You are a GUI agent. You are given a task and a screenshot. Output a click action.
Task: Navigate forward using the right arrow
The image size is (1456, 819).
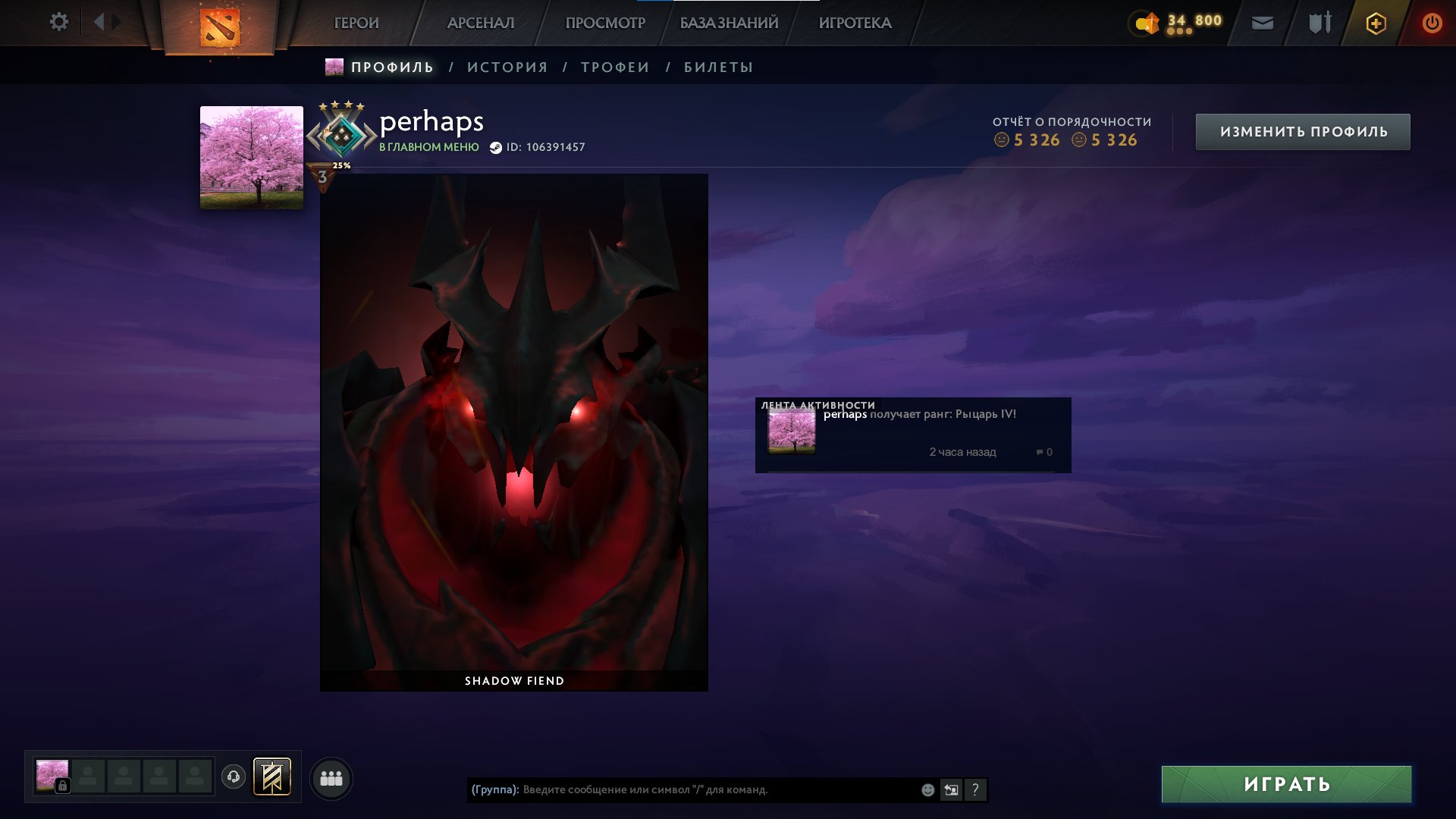pyautogui.click(x=115, y=22)
